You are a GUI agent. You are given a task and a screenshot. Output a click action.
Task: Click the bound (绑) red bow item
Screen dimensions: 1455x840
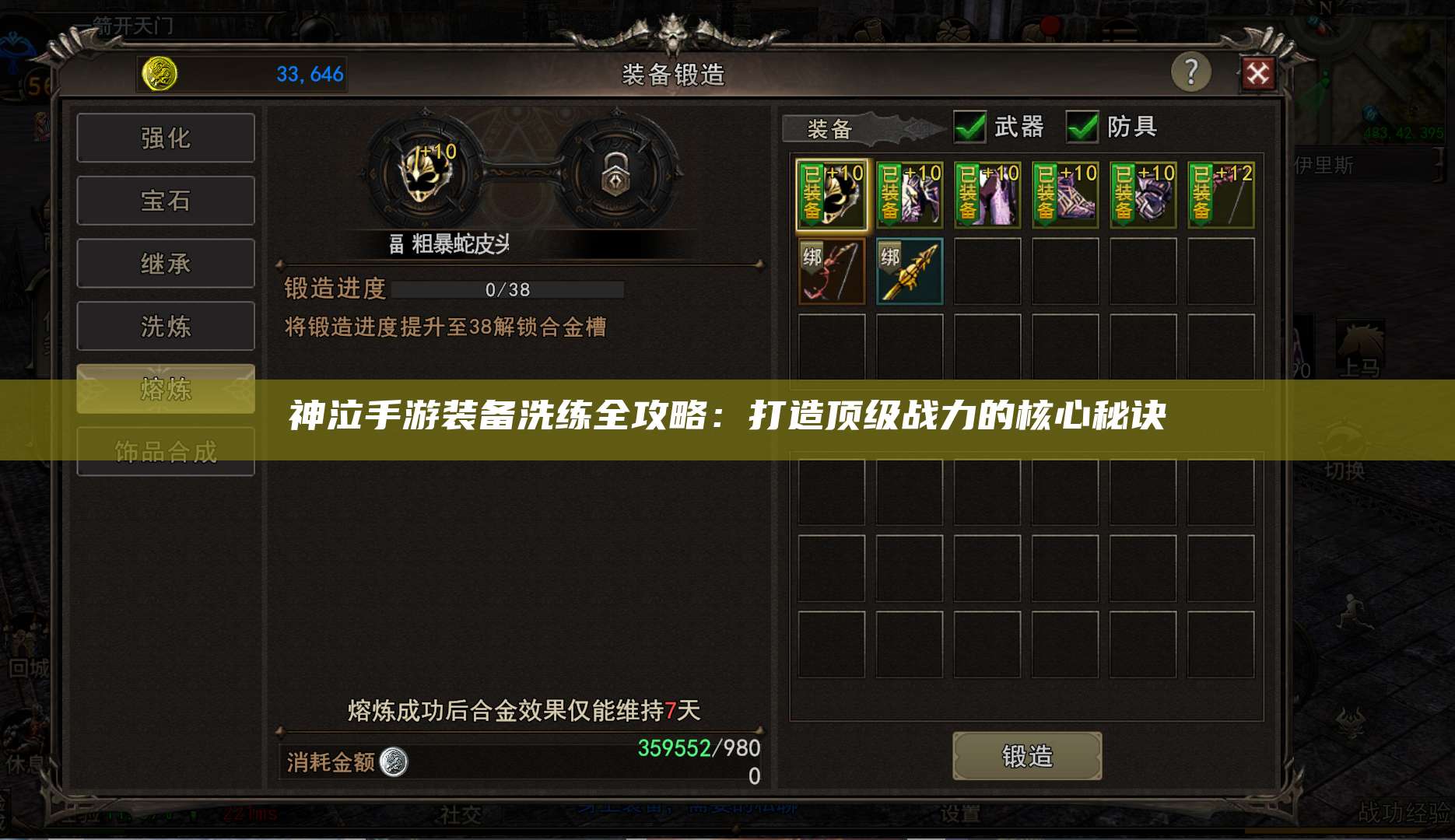pyautogui.click(x=830, y=271)
